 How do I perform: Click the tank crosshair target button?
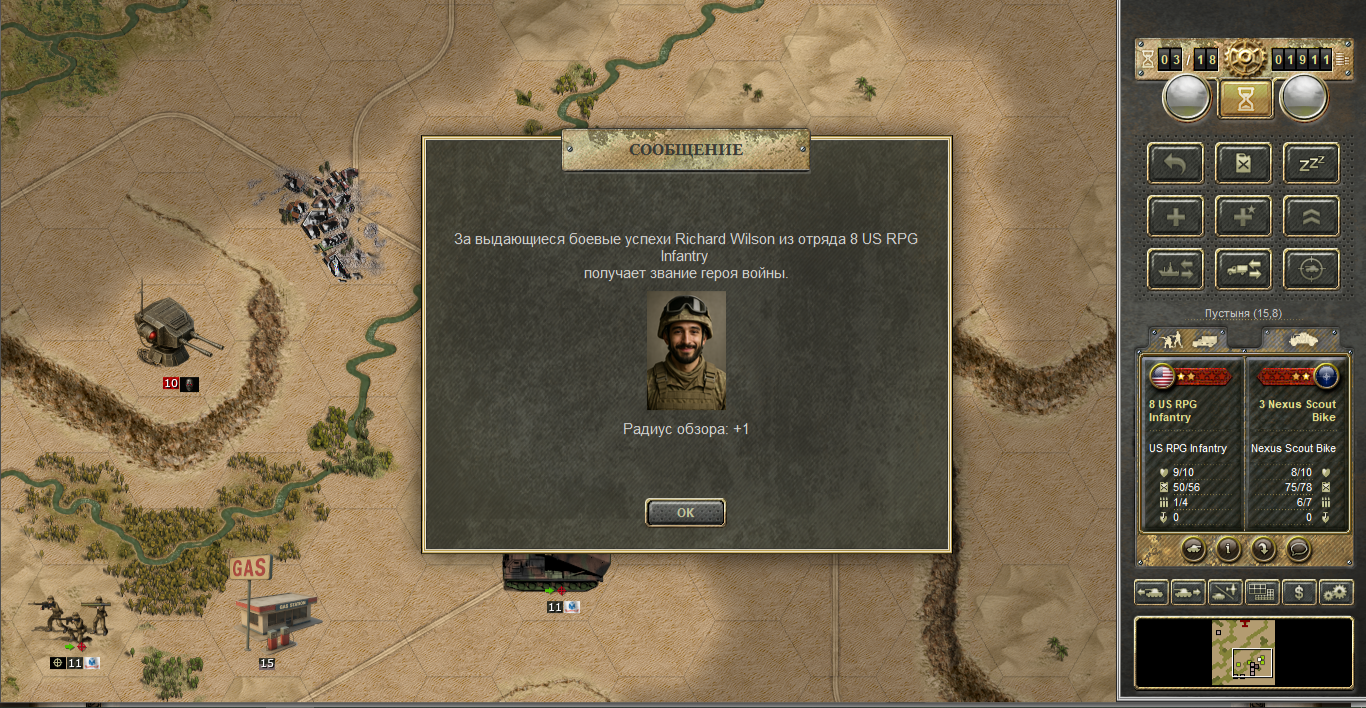1310,268
